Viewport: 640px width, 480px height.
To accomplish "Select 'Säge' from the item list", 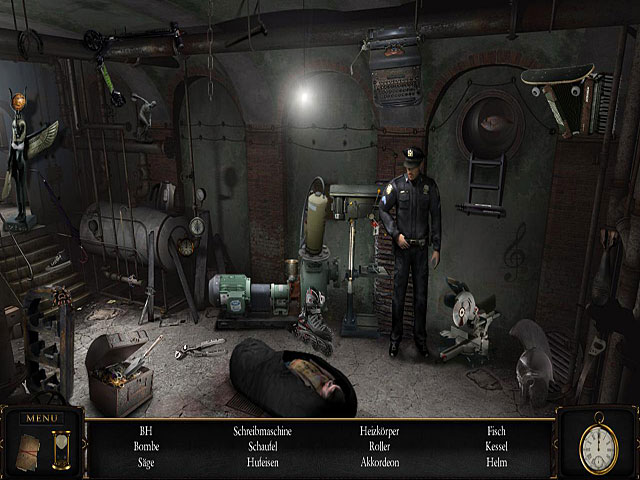I will click(146, 463).
